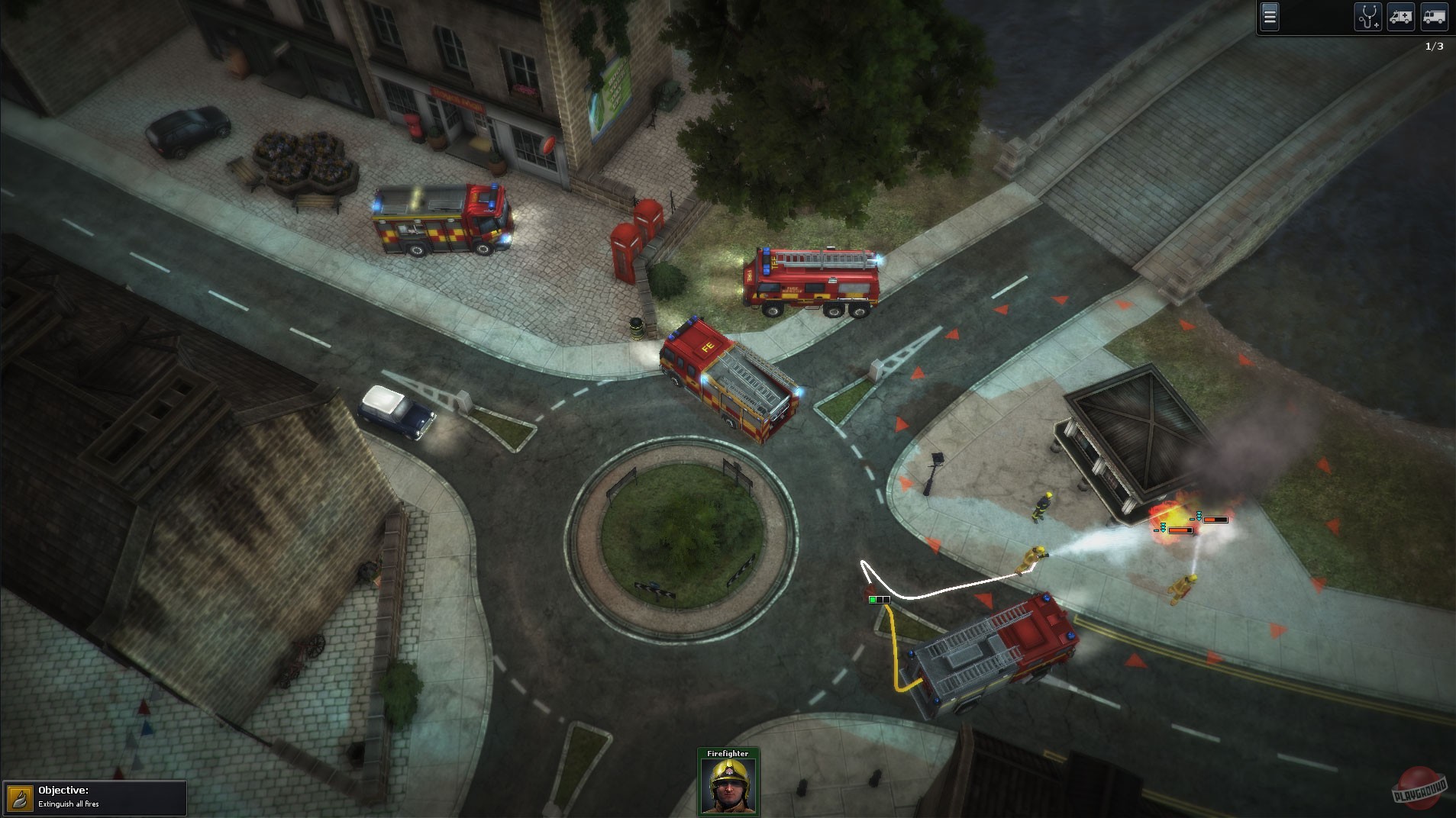This screenshot has height=818, width=1456.
Task: Click the stethoscope doctor icon in the HUD
Action: (1368, 15)
